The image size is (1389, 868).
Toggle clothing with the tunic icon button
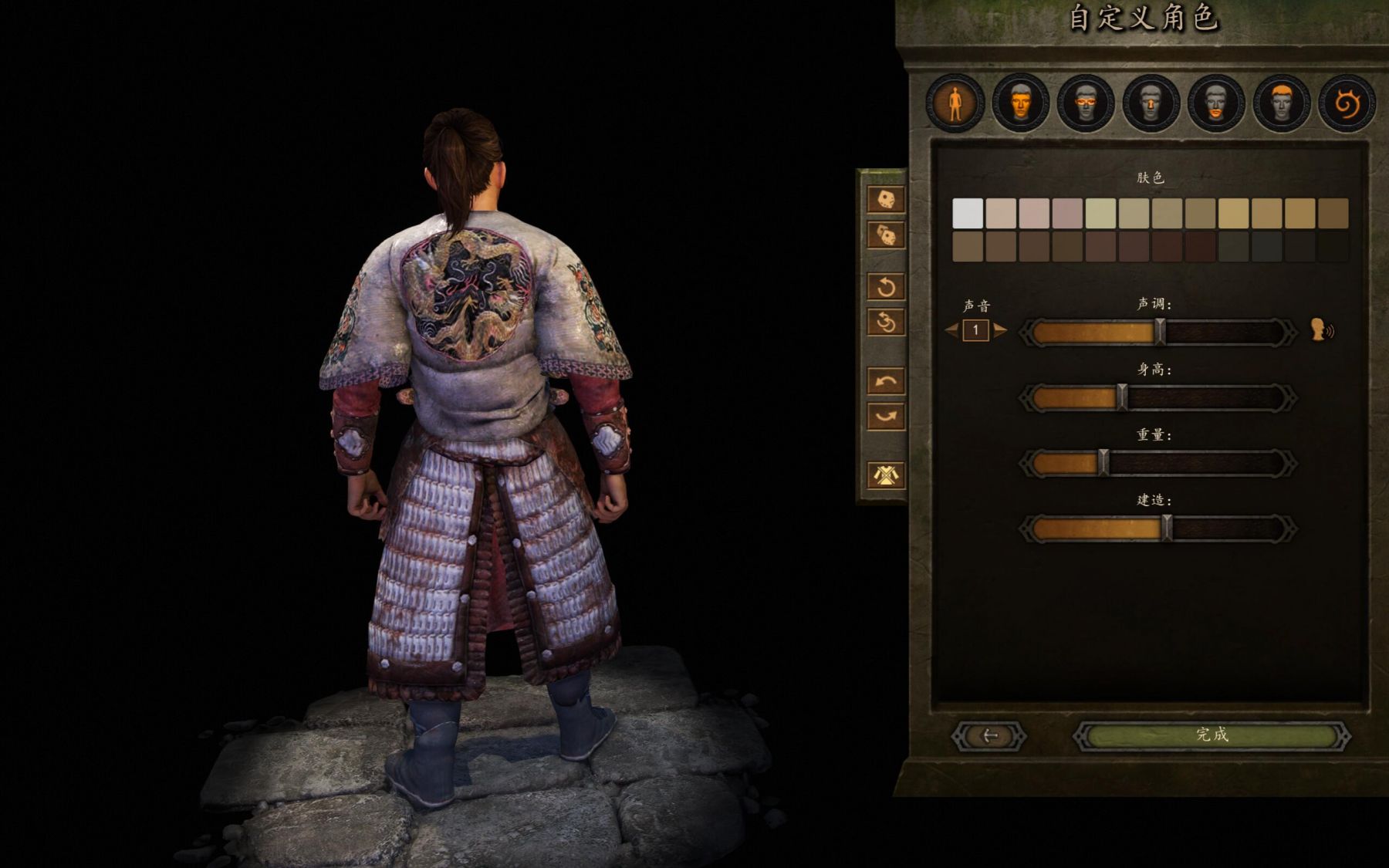[x=886, y=475]
